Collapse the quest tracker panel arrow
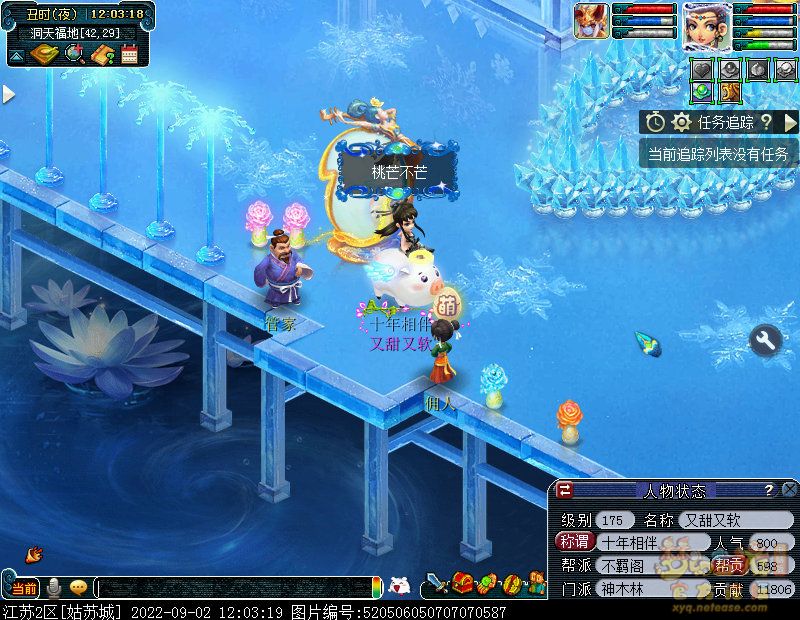Viewport: 800px width, 620px height. 791,122
